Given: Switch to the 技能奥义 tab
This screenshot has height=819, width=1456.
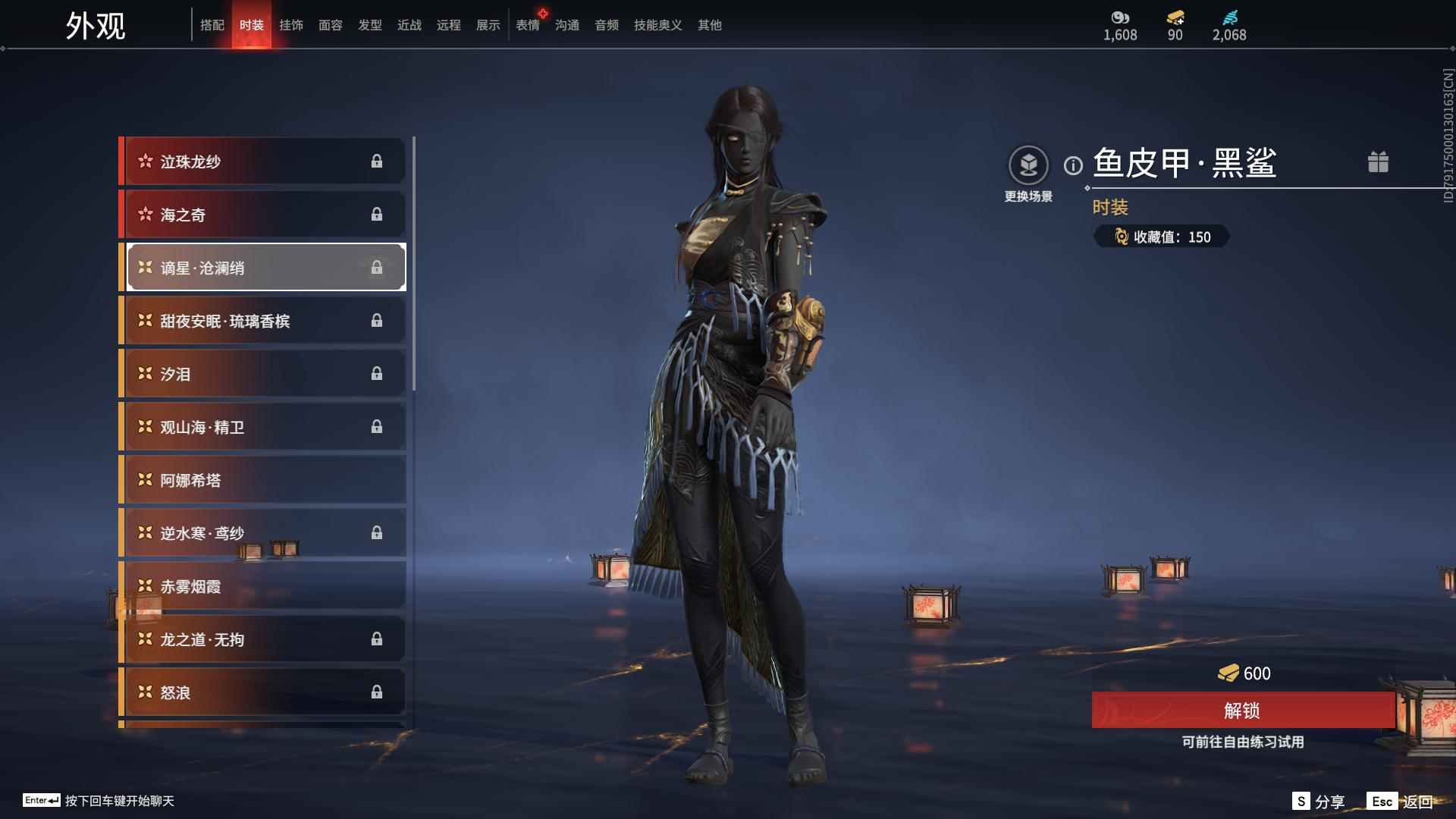Looking at the screenshot, I should tap(657, 25).
